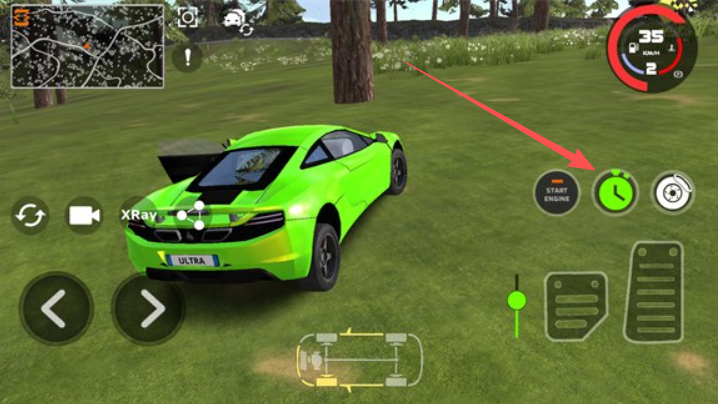Steer left with the left arrow button
The height and width of the screenshot is (404, 718).
click(x=55, y=308)
